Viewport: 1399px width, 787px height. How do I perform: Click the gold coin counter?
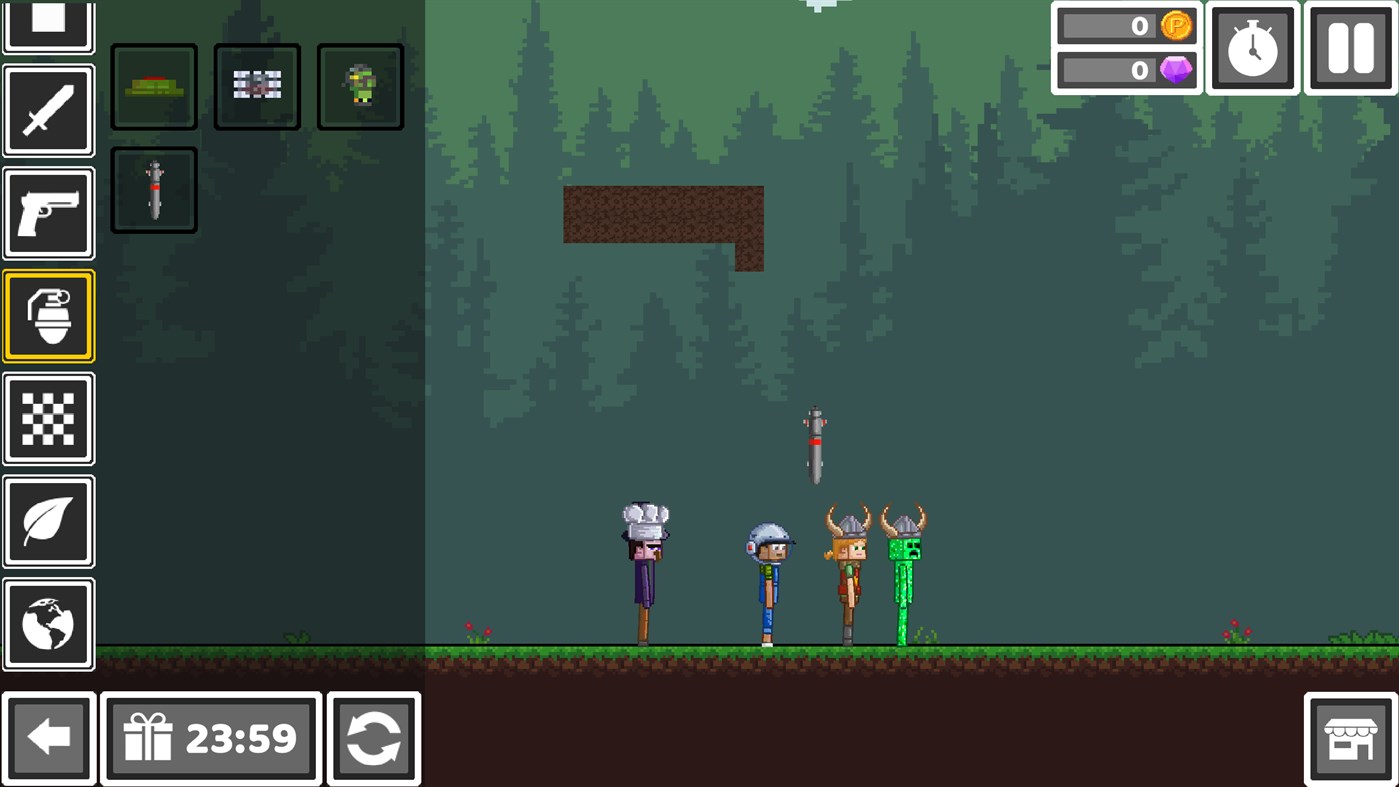click(x=1126, y=26)
